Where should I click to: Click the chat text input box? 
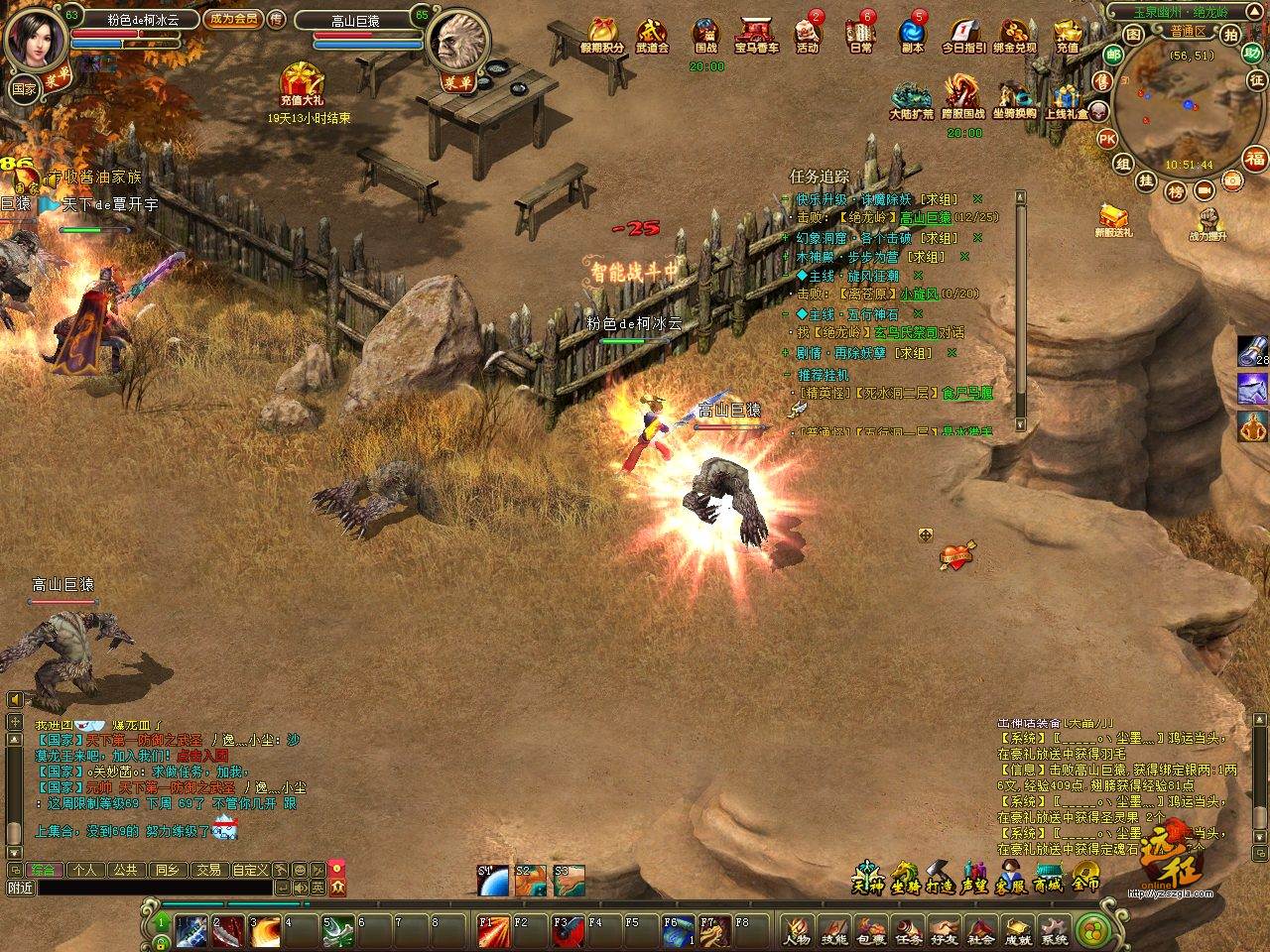(x=139, y=888)
